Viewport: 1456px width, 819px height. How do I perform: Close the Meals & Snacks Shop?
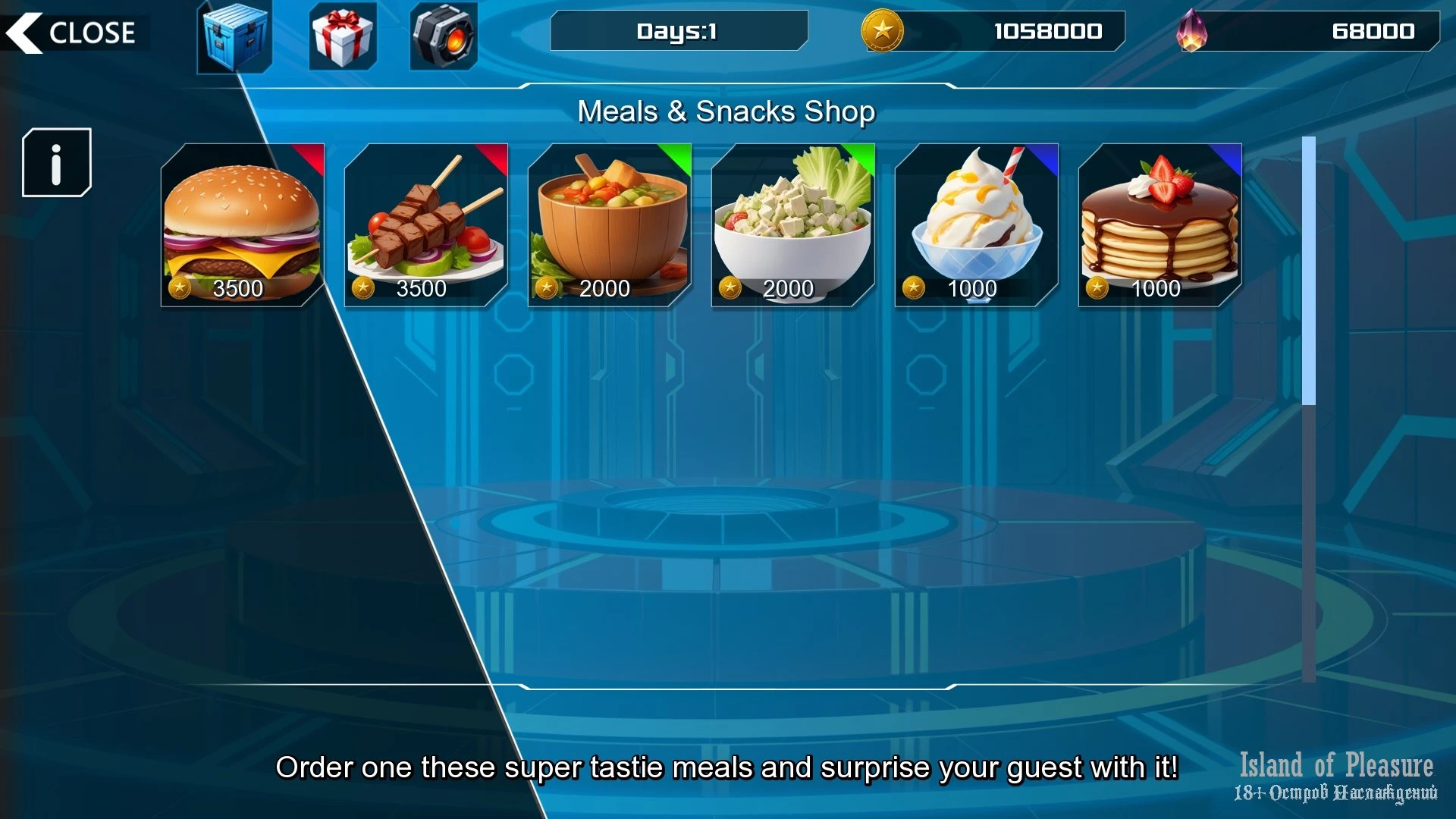click(72, 33)
